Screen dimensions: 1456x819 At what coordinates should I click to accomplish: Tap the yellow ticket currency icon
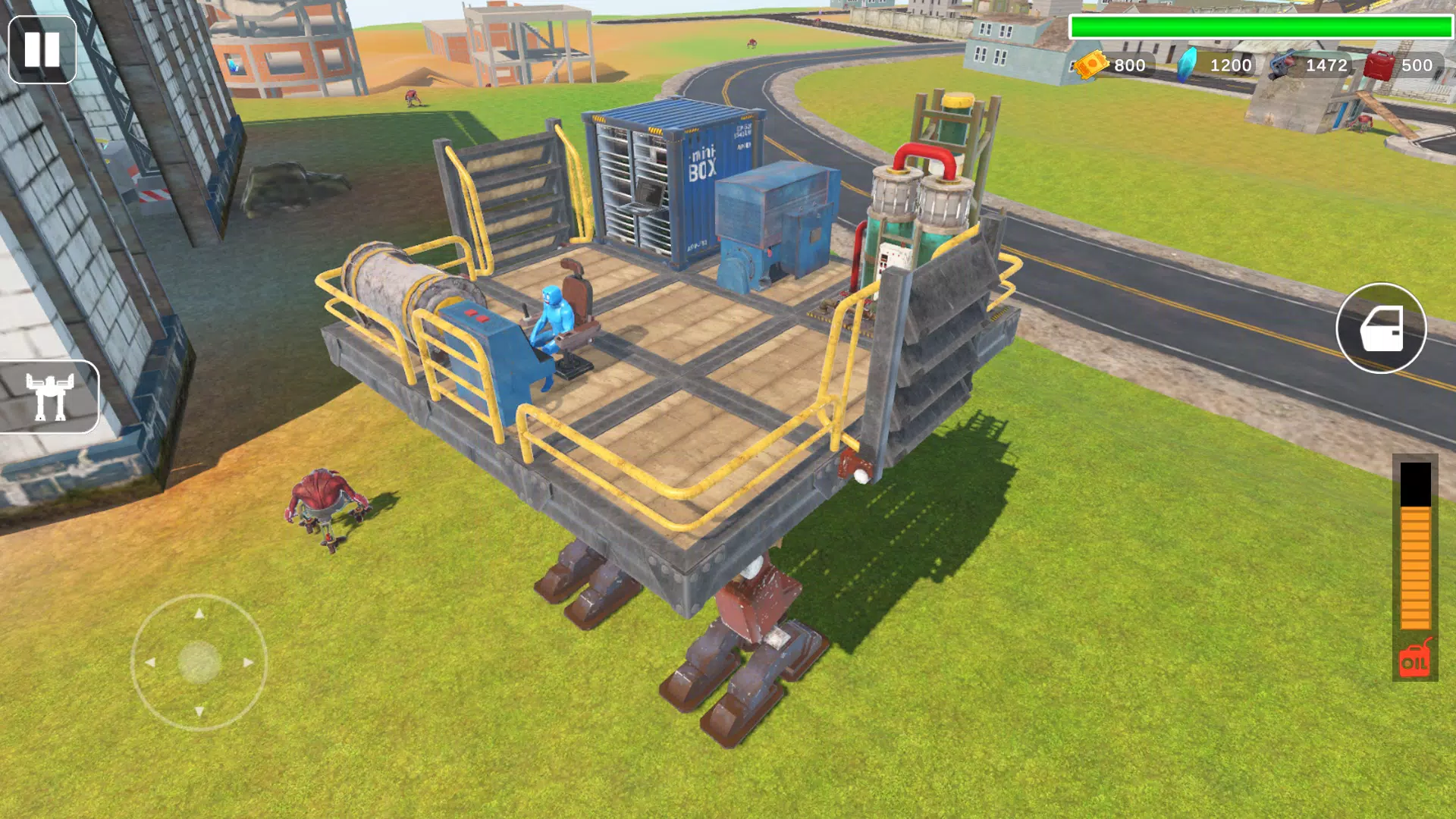click(1090, 65)
